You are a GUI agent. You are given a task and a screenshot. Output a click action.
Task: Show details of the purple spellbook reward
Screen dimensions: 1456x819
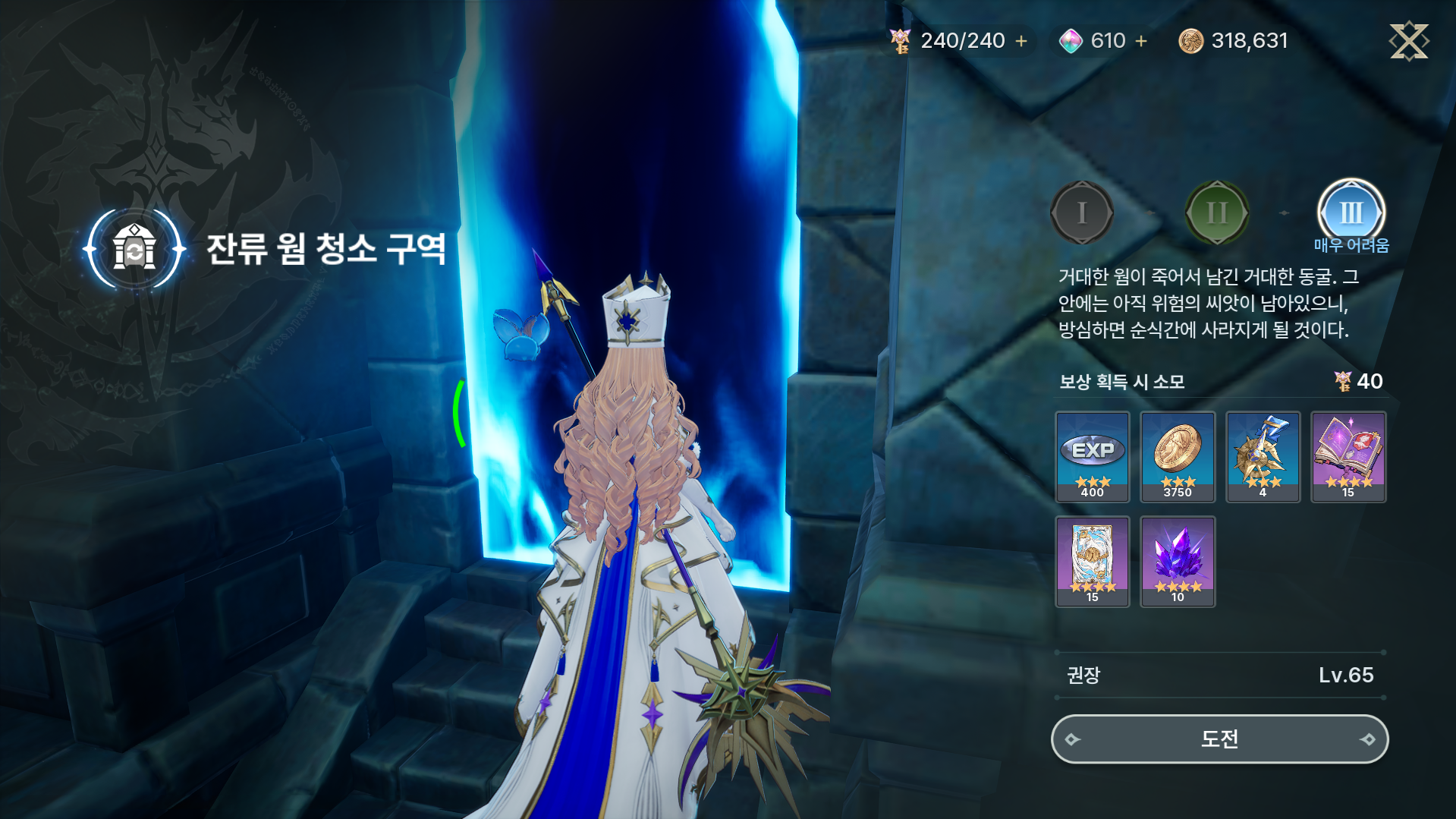1348,456
